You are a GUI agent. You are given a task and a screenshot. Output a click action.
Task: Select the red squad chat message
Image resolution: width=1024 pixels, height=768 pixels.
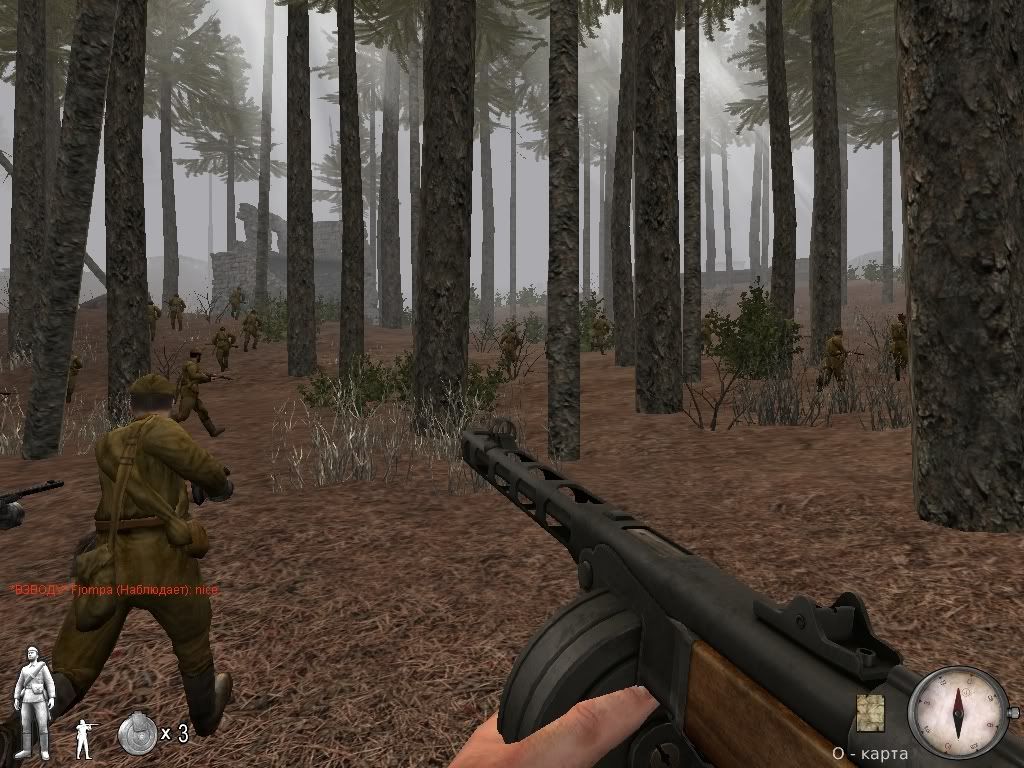coord(114,591)
